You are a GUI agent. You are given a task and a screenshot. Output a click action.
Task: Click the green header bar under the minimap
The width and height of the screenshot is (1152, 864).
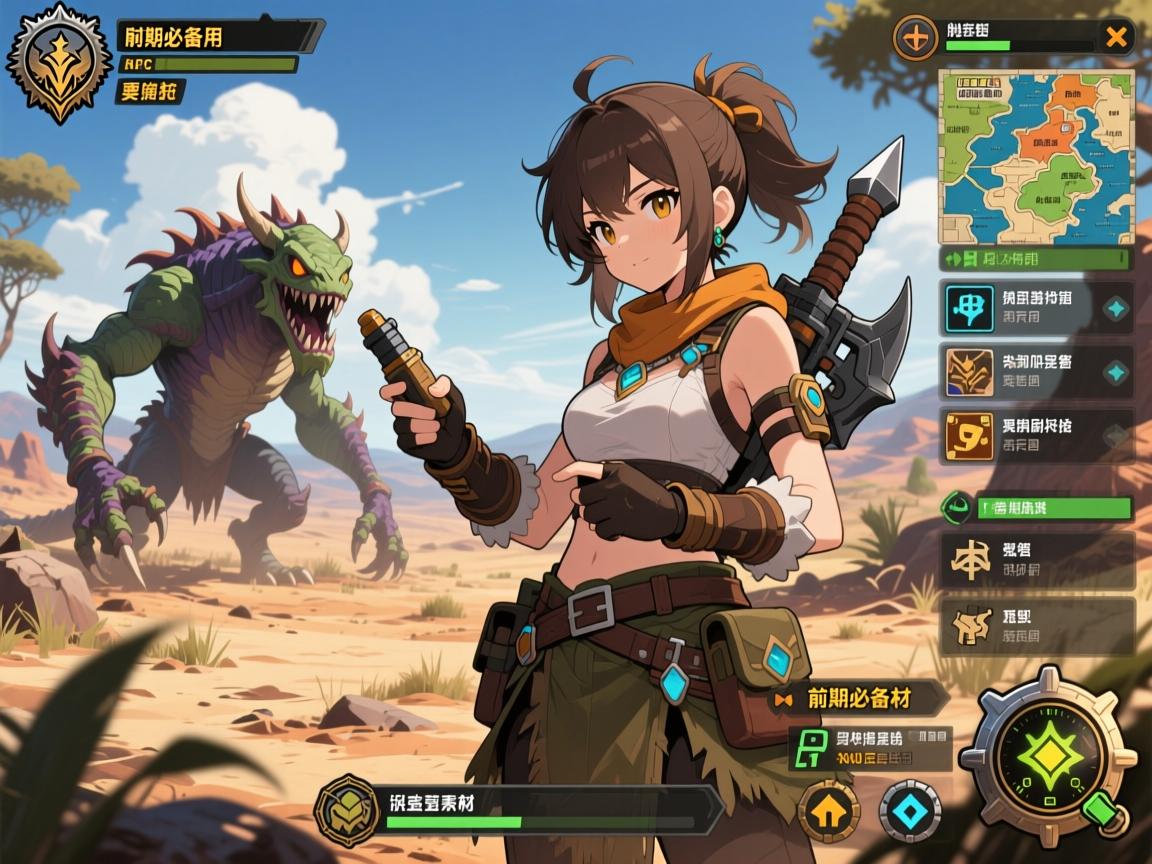point(1035,259)
